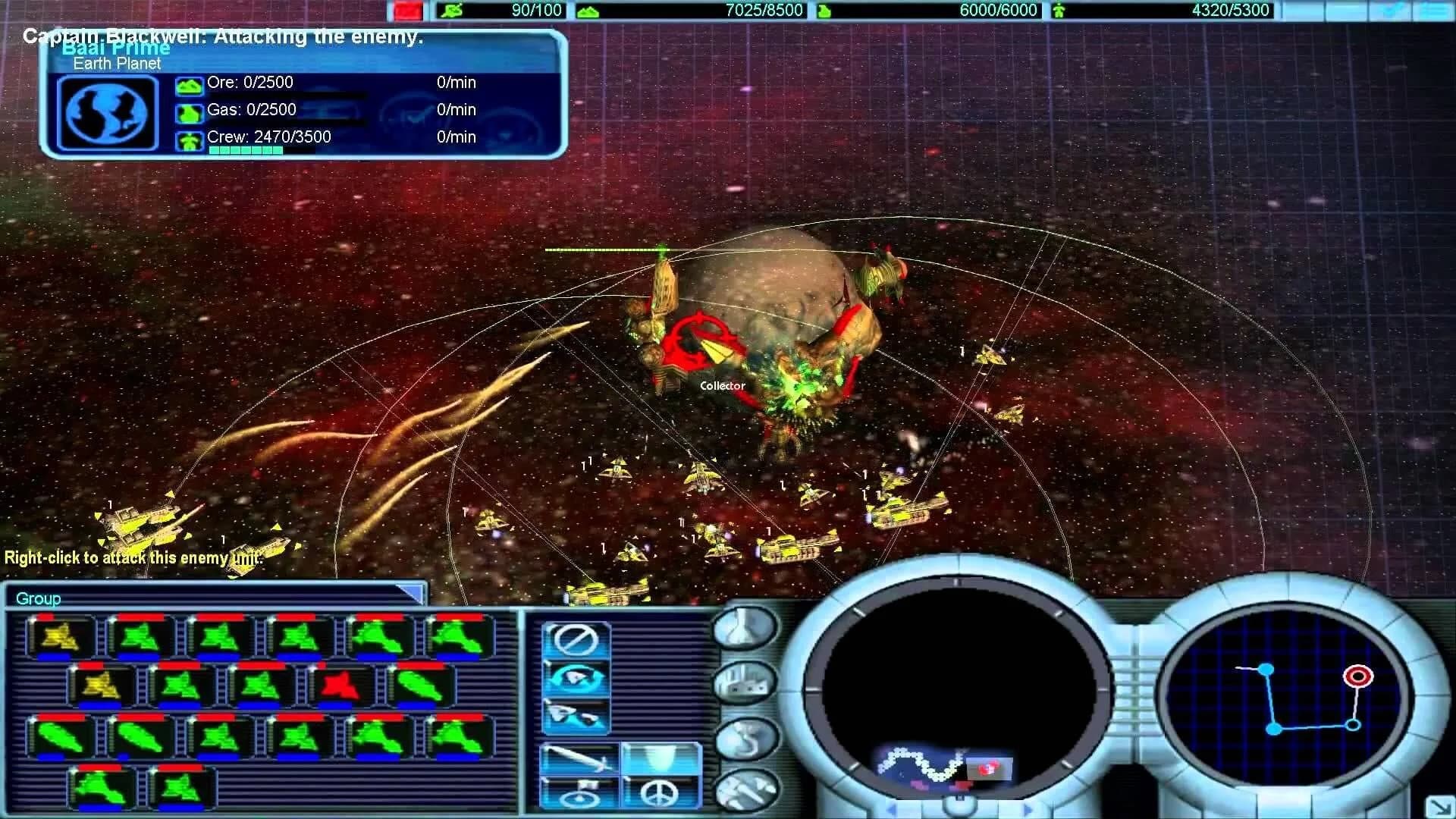Viewport: 1456px width, 819px height.
Task: Right-panel steering wheel rally command
Action: point(578,799)
